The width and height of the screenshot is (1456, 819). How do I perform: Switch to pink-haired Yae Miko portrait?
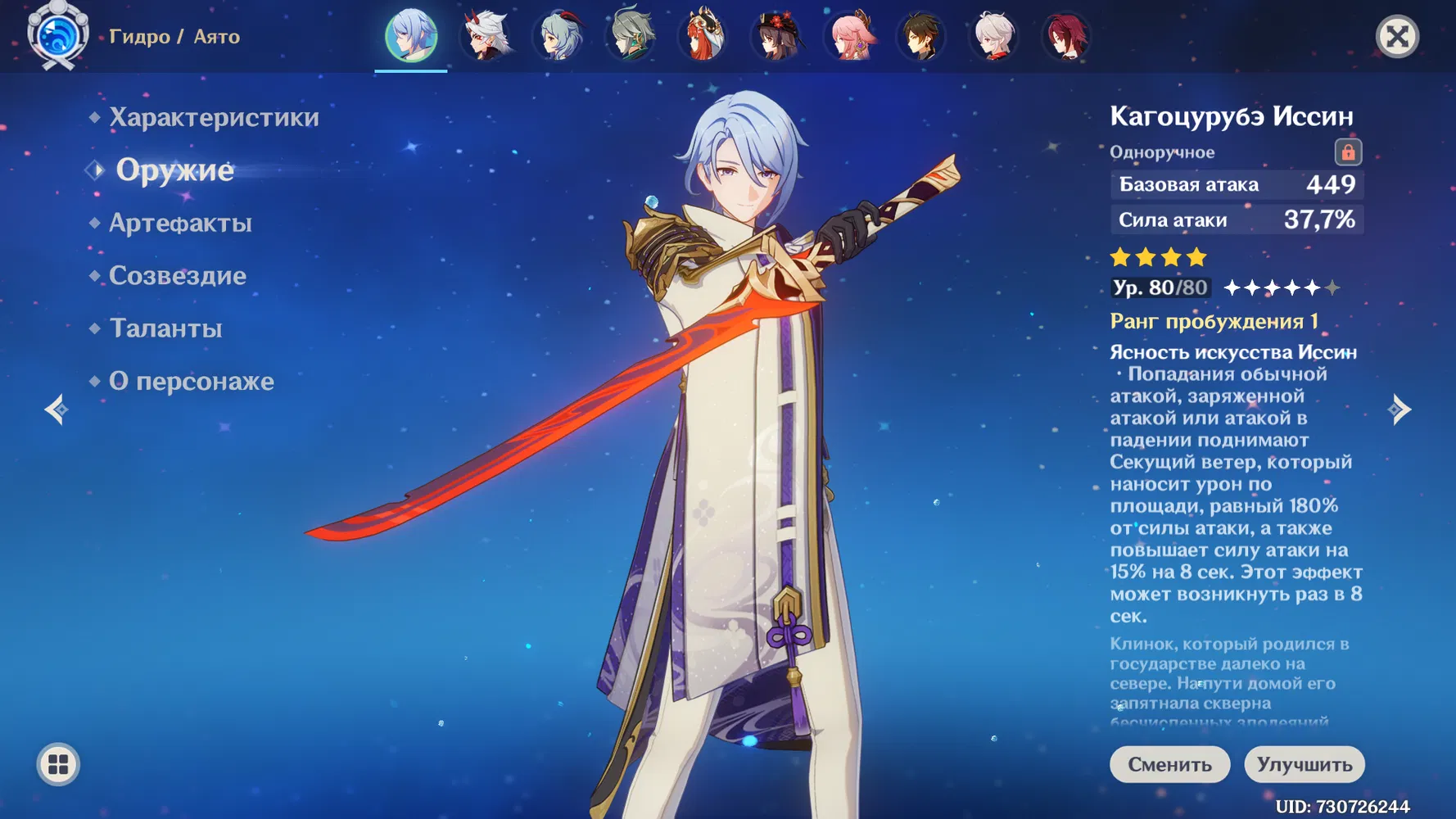tap(850, 37)
